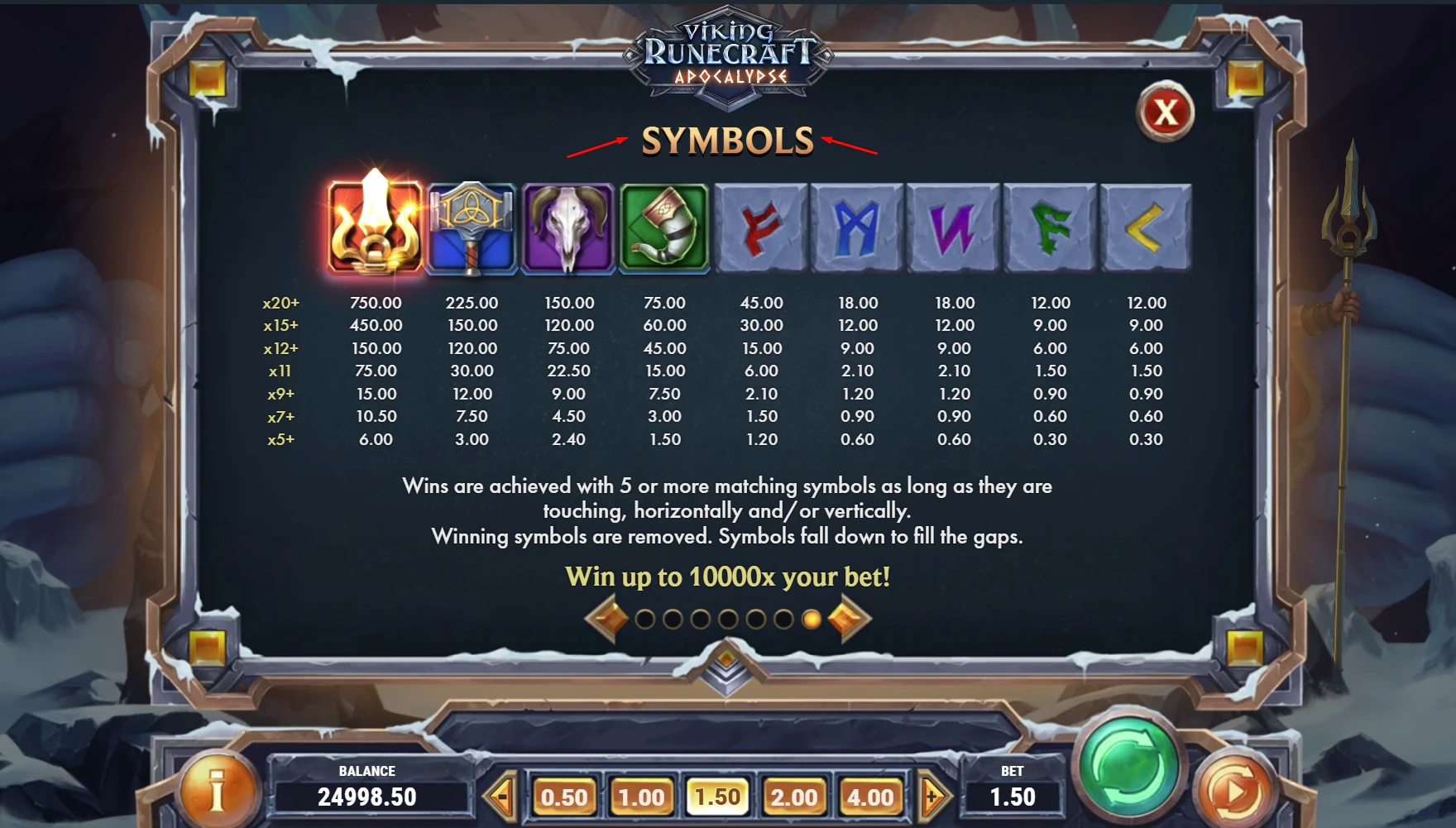
Task: Select the ram skull symbol
Action: pyautogui.click(x=569, y=225)
